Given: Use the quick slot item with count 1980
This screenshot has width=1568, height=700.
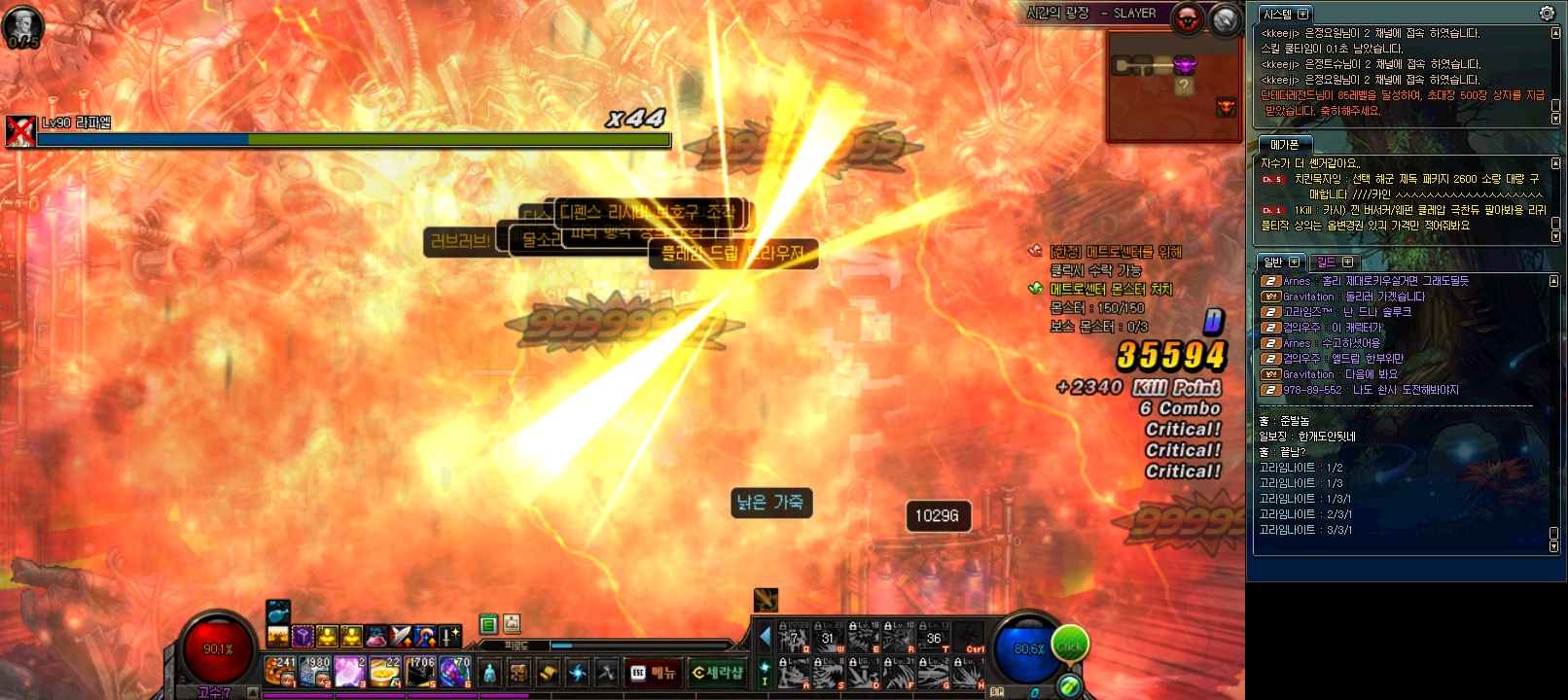Looking at the screenshot, I should point(315,672).
